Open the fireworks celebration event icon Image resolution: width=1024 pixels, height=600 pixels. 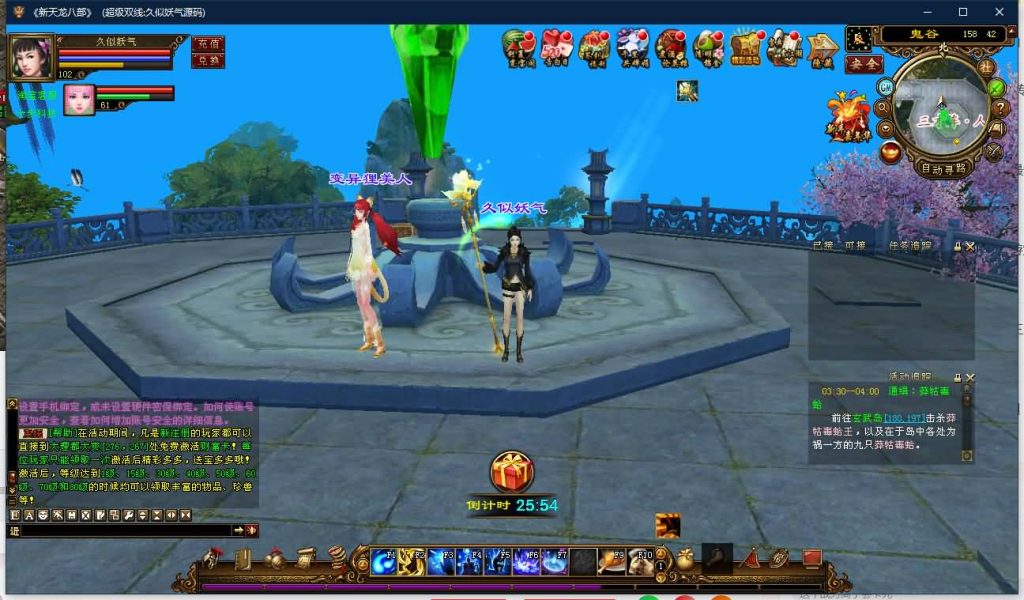[847, 112]
